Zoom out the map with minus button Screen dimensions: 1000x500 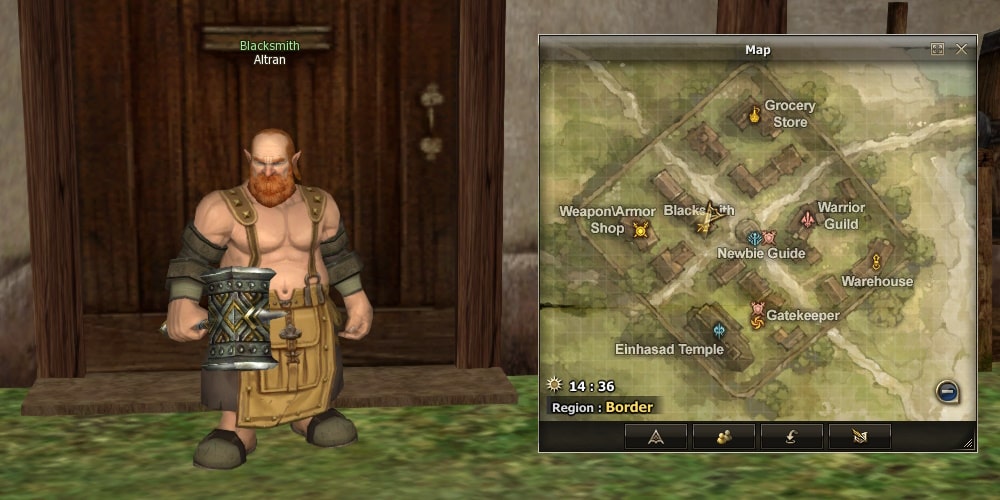pyautogui.click(x=947, y=392)
